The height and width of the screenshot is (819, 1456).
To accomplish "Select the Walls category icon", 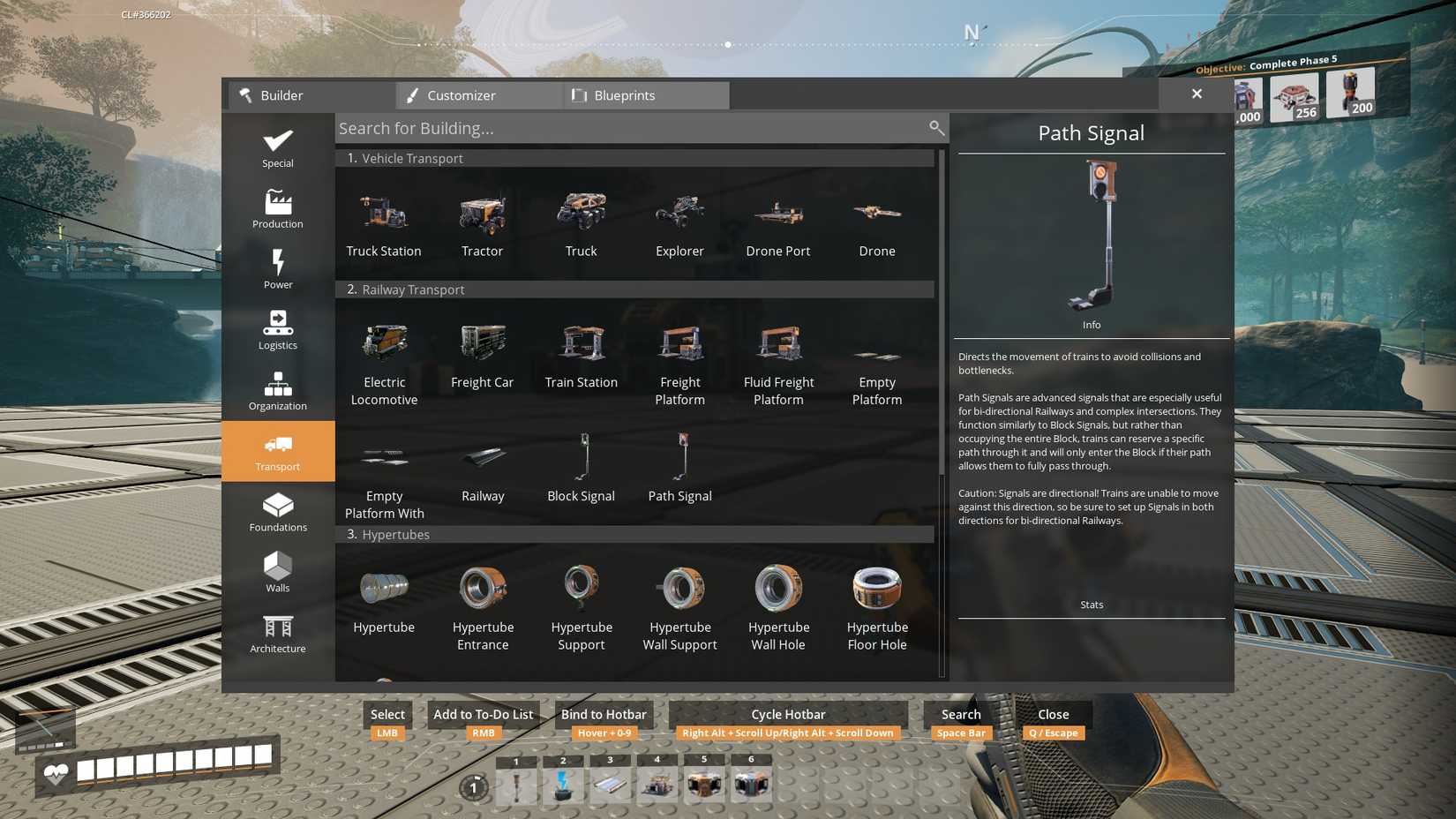I will tap(277, 572).
